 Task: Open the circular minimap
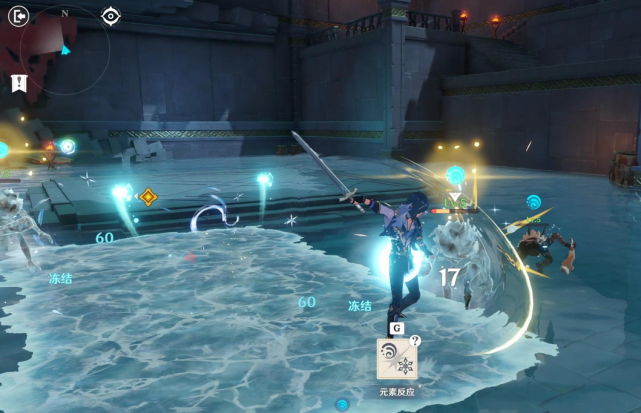pyautogui.click(x=64, y=50)
